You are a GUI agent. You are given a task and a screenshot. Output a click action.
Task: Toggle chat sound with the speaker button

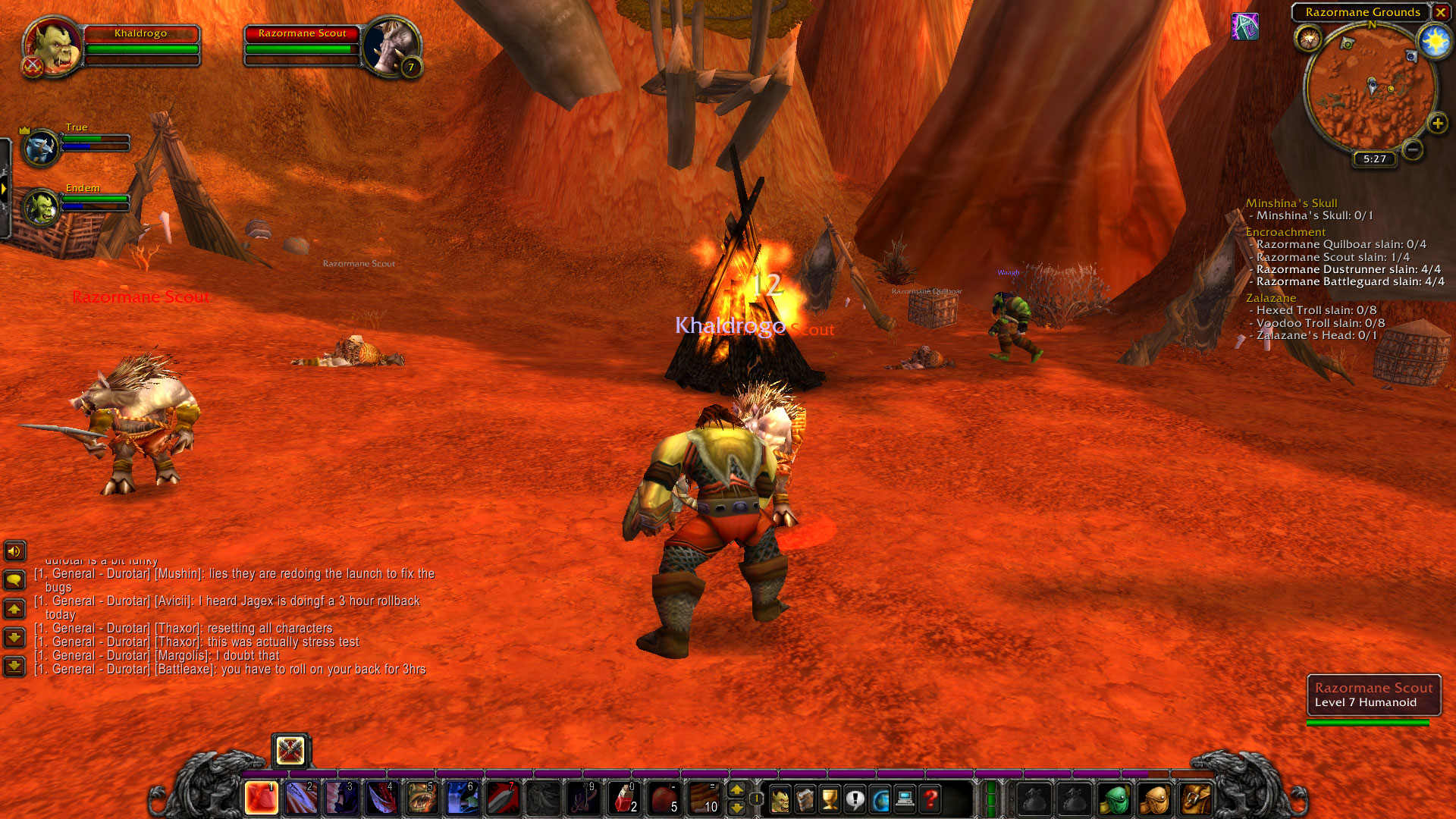14,551
